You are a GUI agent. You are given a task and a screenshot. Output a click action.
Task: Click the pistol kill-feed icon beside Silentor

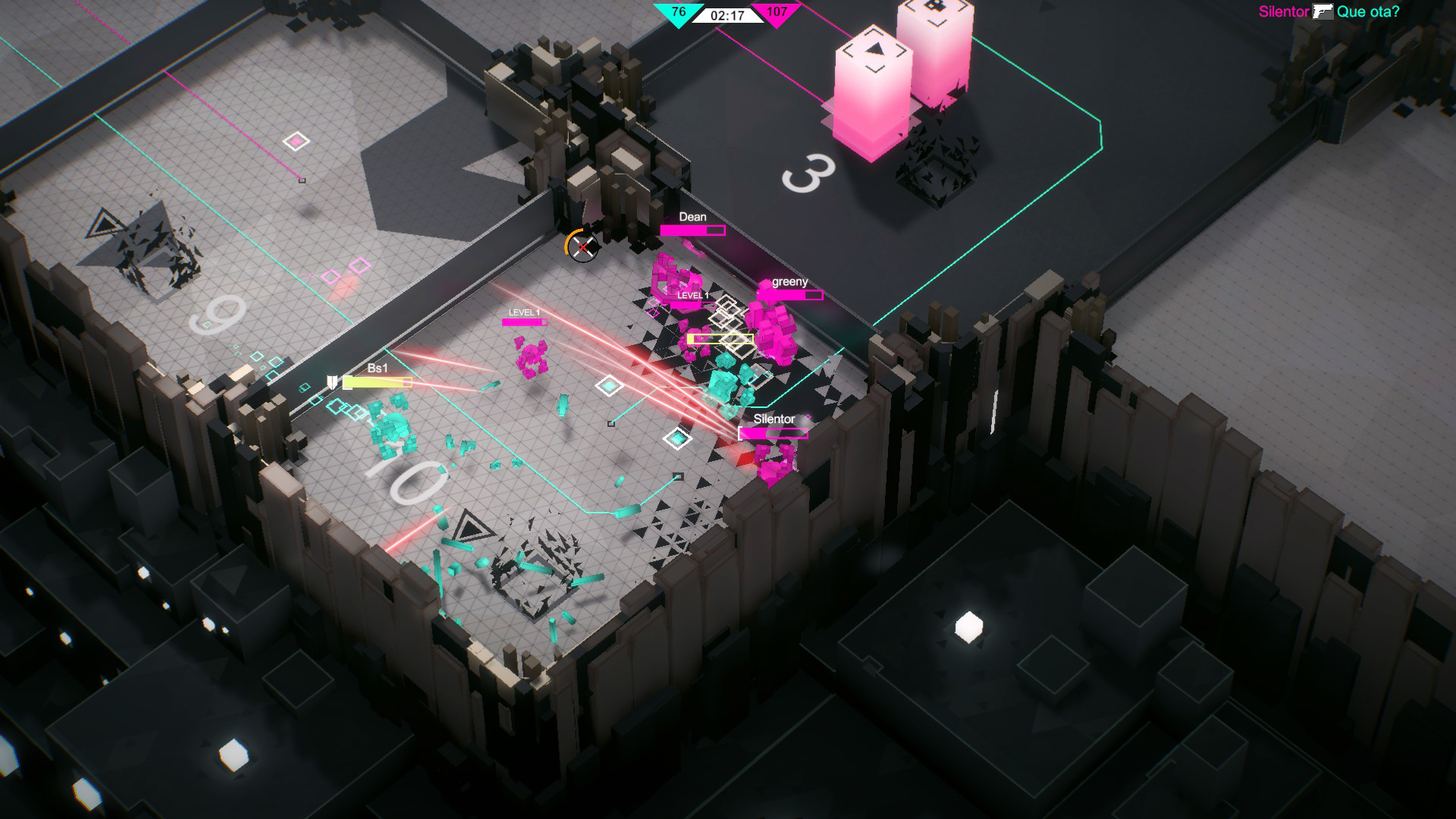click(1323, 11)
